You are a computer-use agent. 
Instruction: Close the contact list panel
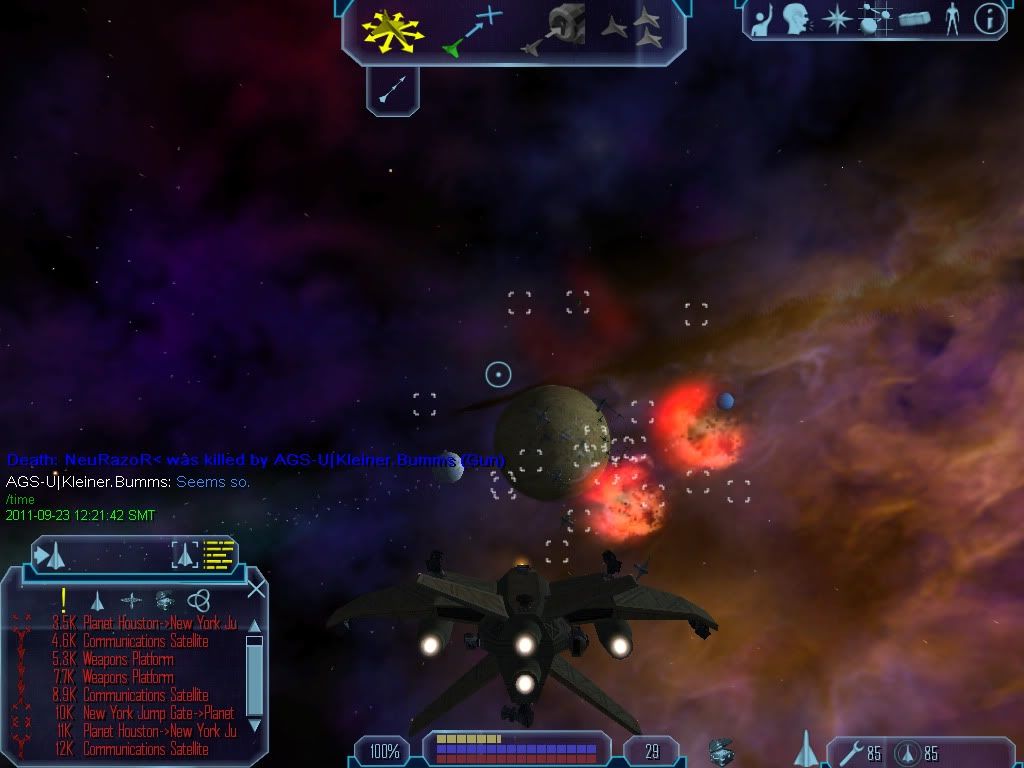[x=256, y=588]
